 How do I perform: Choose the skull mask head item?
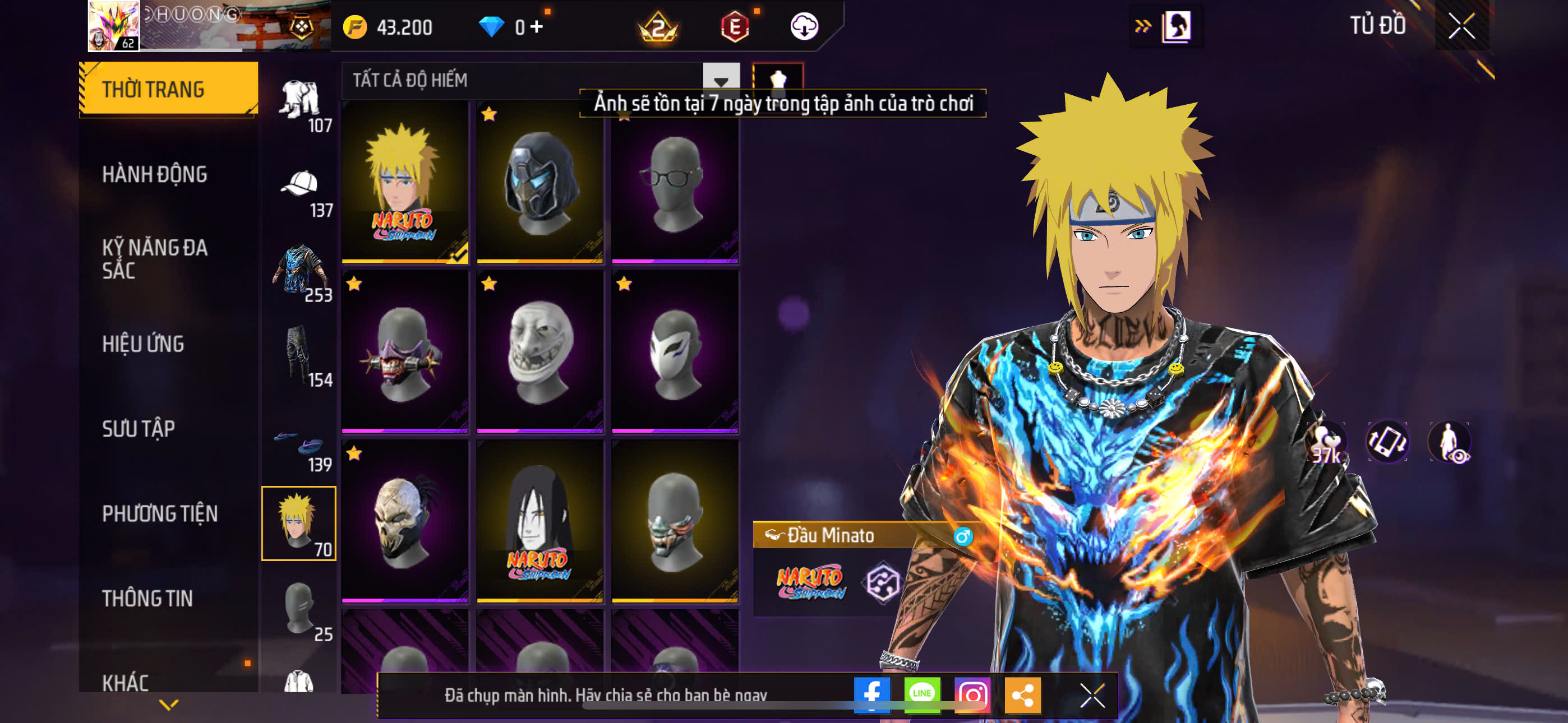405,521
